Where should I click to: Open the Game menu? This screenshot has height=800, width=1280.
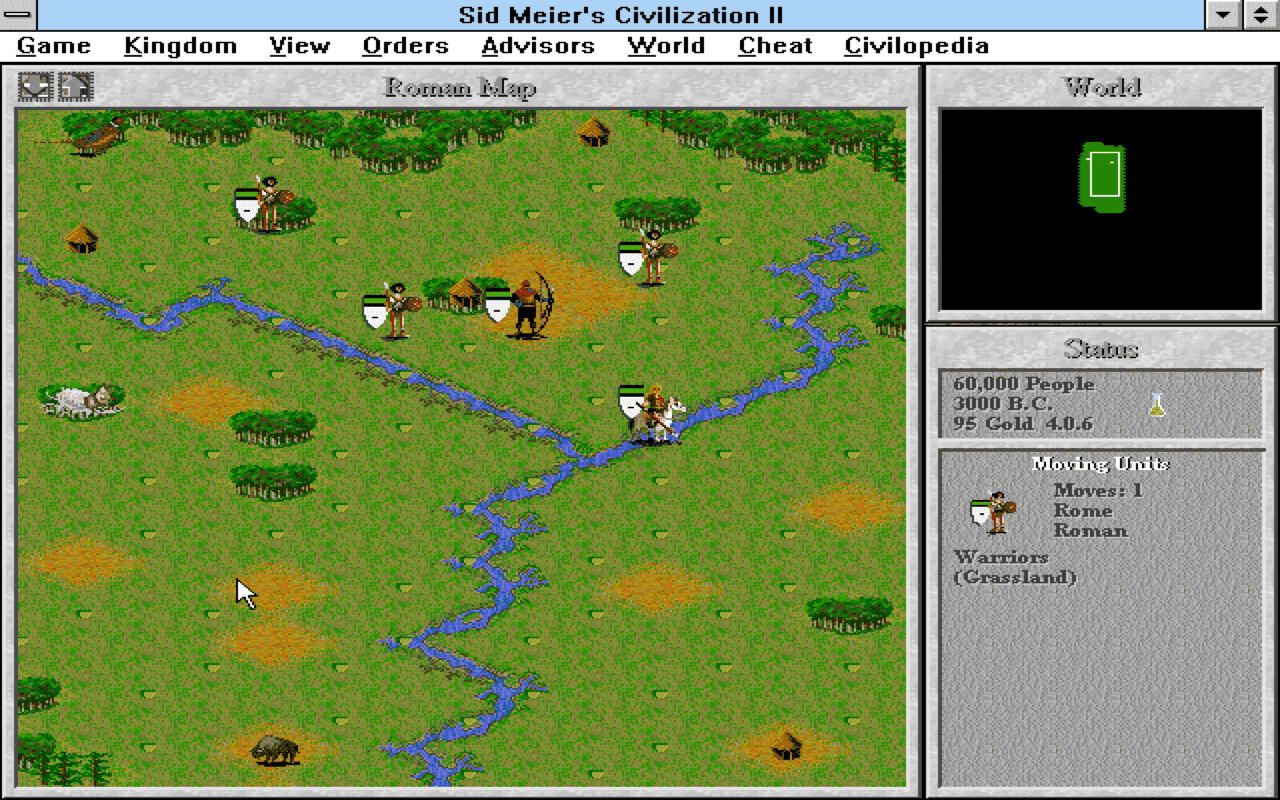(54, 45)
